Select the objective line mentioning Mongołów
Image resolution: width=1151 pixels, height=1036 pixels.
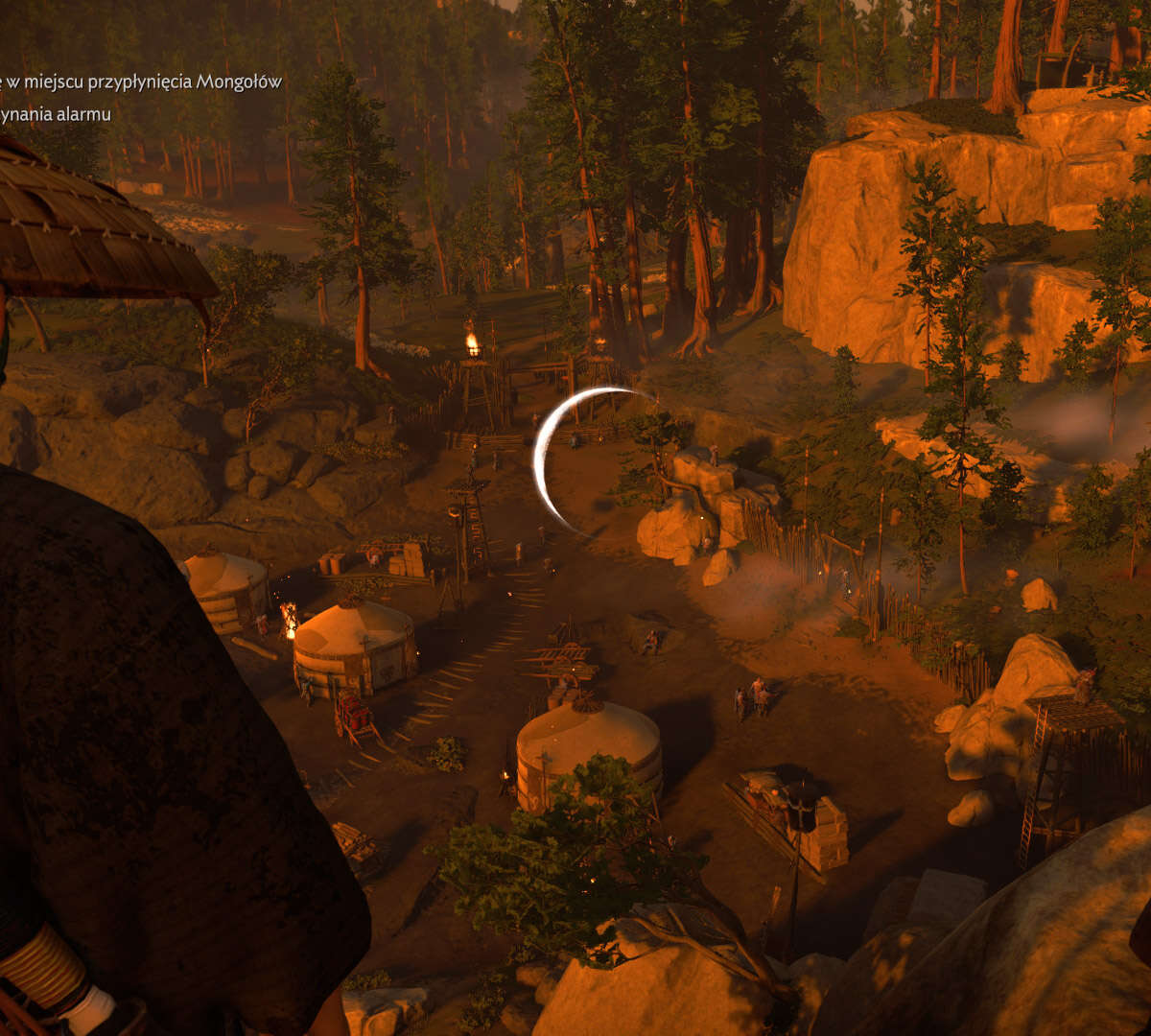pyautogui.click(x=141, y=82)
